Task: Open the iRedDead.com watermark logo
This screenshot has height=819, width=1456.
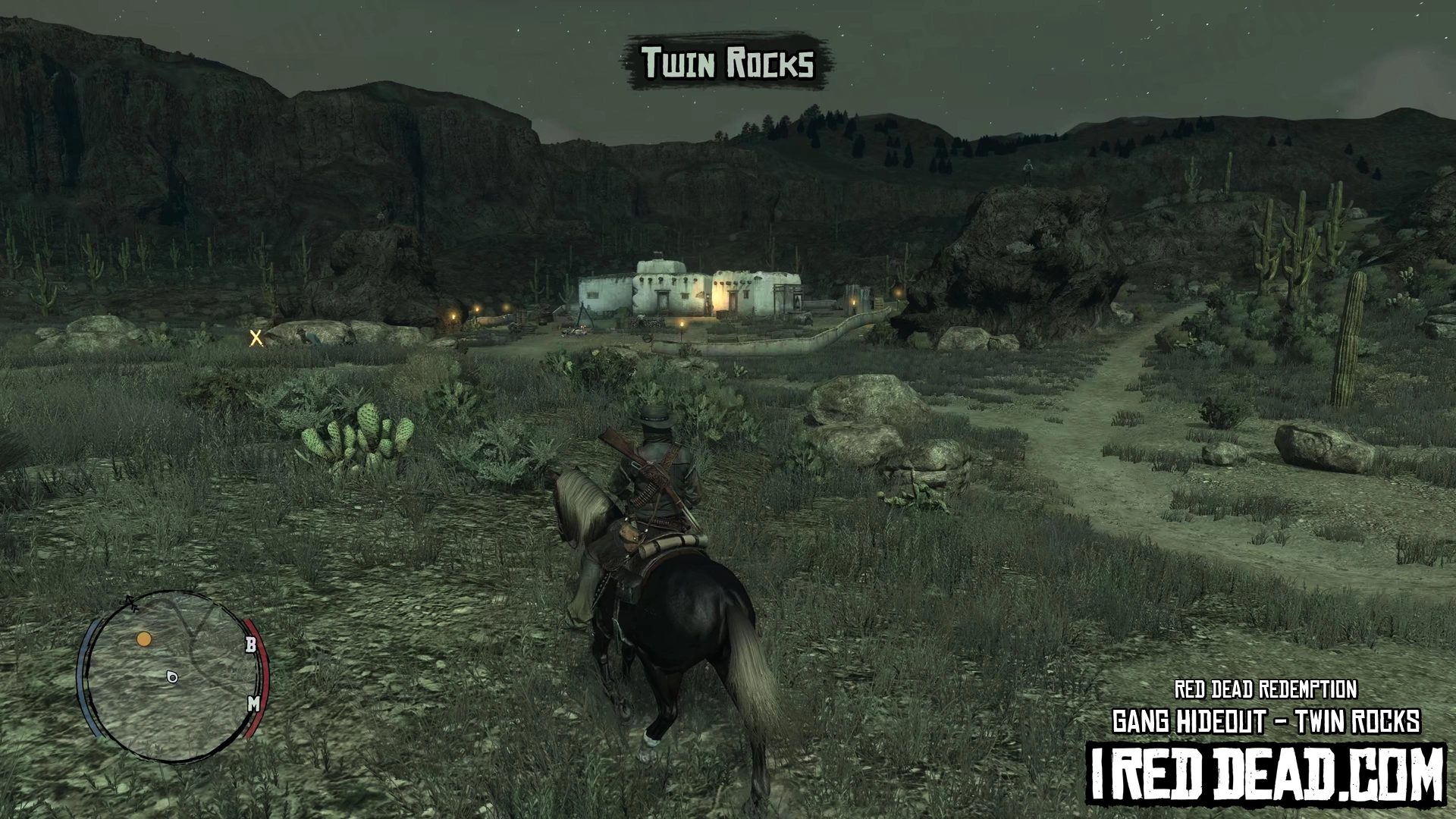Action: 1266,775
